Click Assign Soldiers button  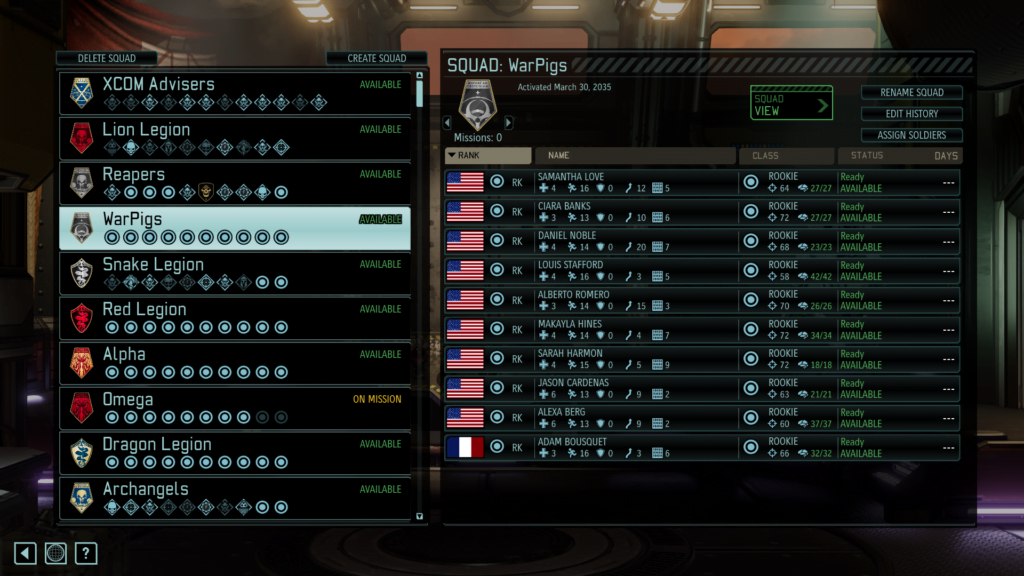click(911, 135)
